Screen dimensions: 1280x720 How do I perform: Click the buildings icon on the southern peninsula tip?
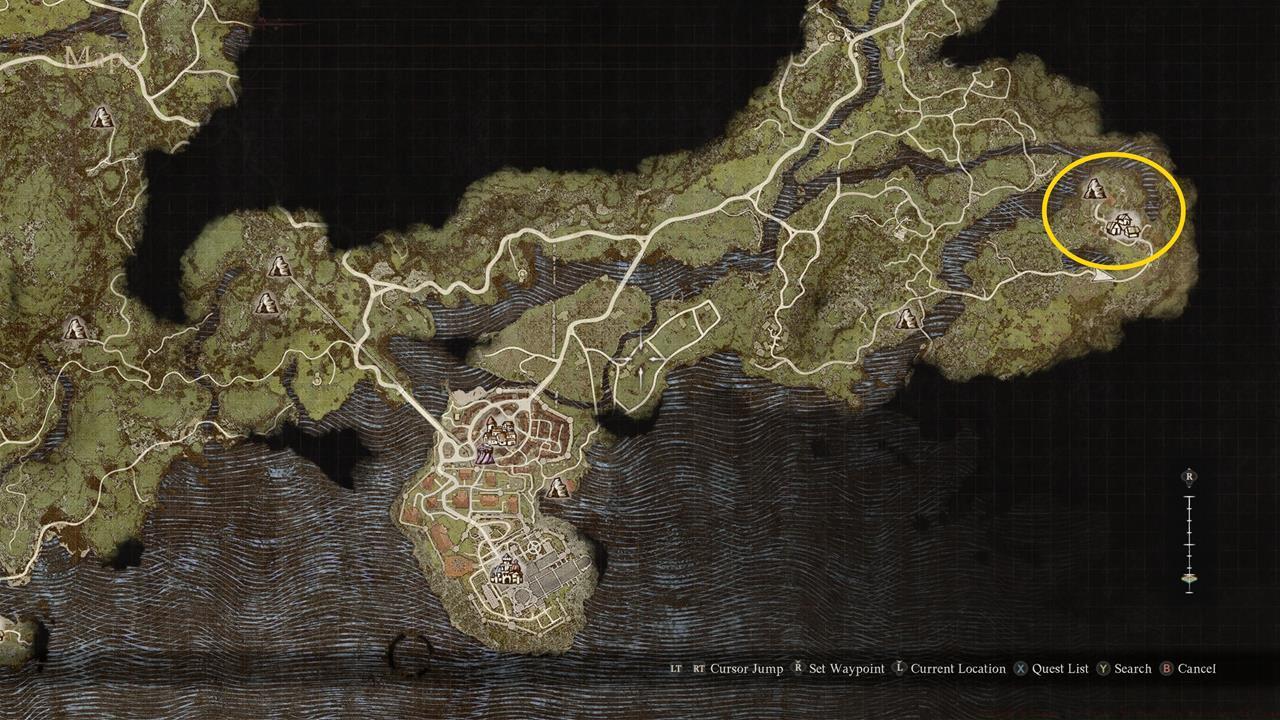click(507, 571)
